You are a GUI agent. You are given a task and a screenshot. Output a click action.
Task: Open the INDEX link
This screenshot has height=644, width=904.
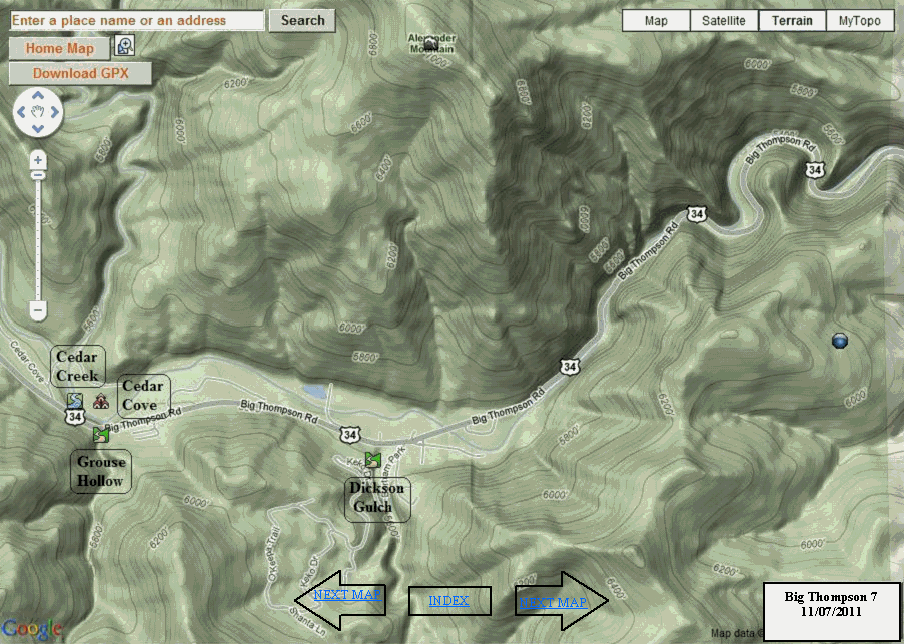[x=449, y=601]
